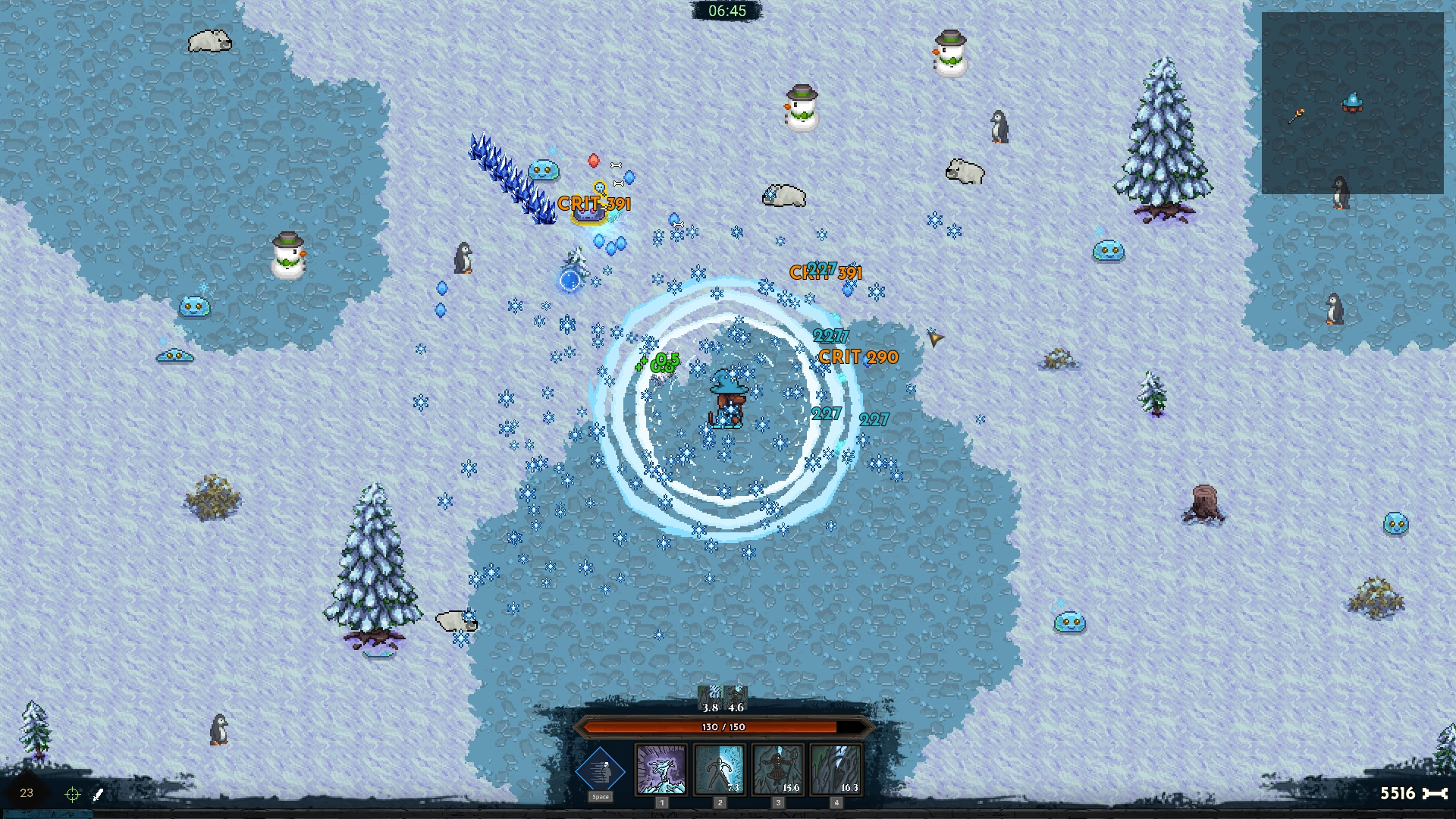
Task: Toggle the green crosshair auto-aim indicator
Action: (x=72, y=793)
